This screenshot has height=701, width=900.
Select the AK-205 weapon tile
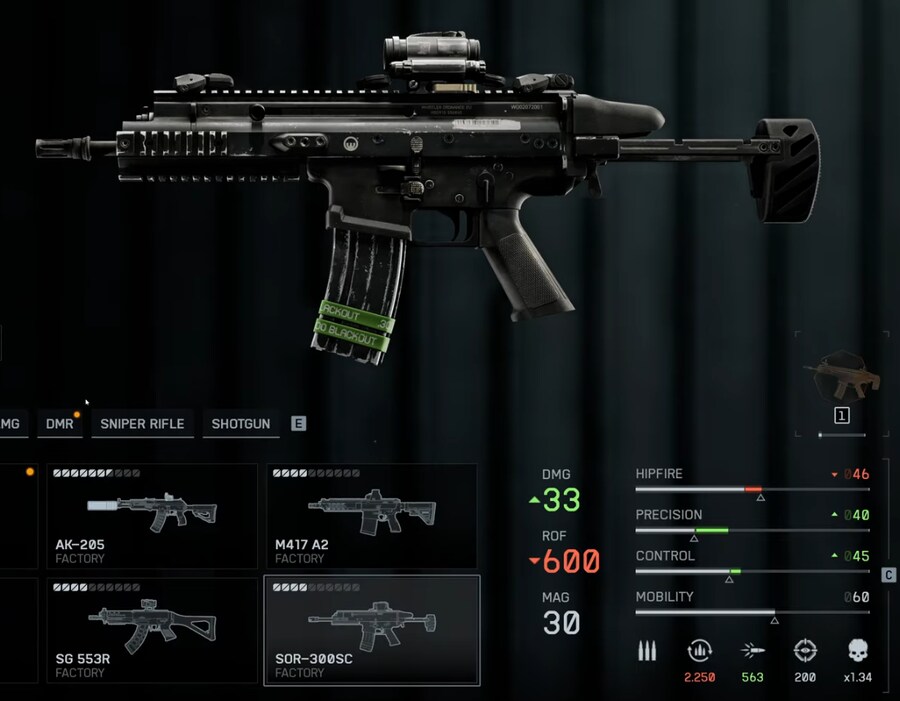pos(153,516)
